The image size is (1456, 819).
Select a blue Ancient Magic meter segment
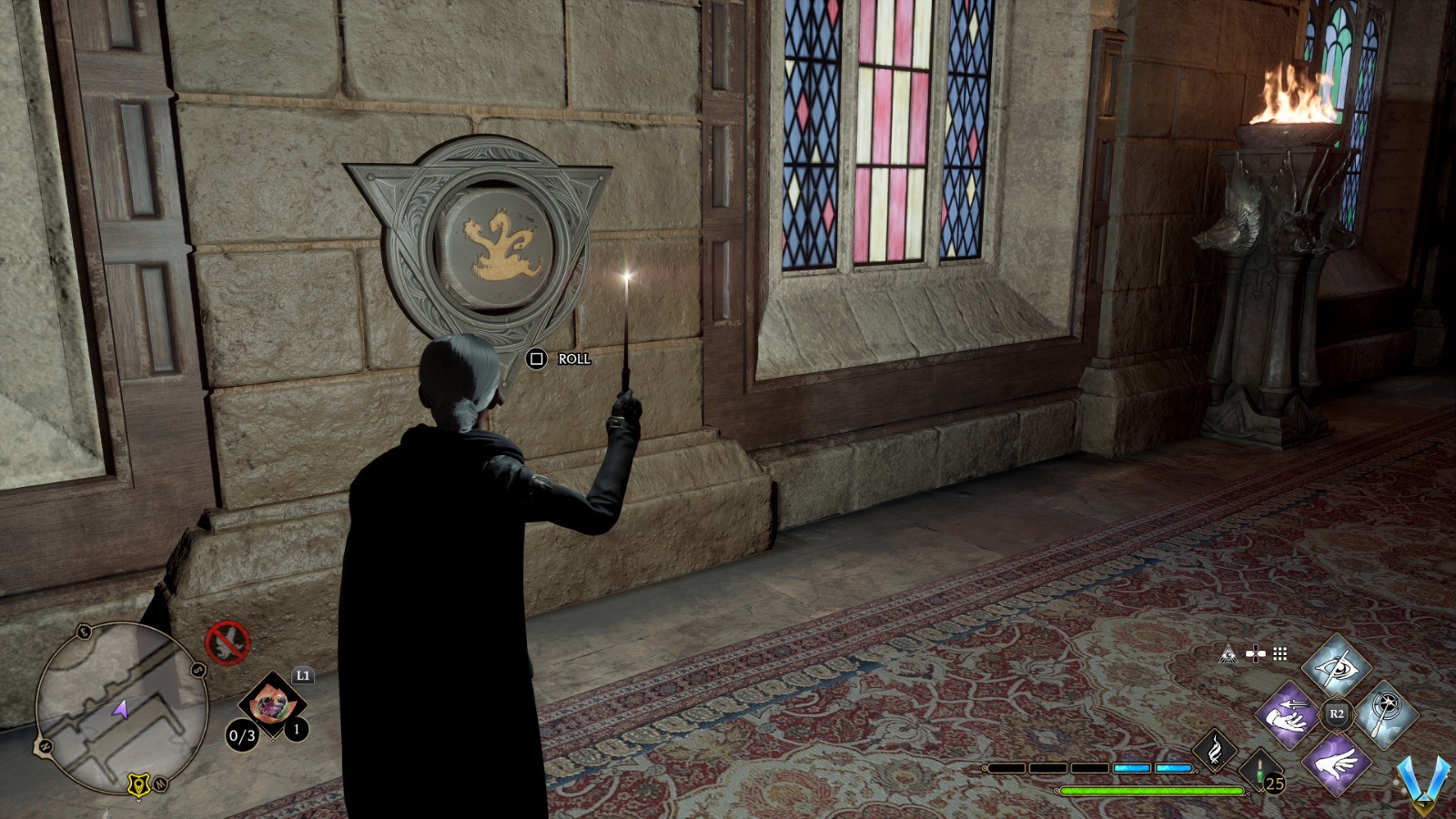tap(1131, 768)
